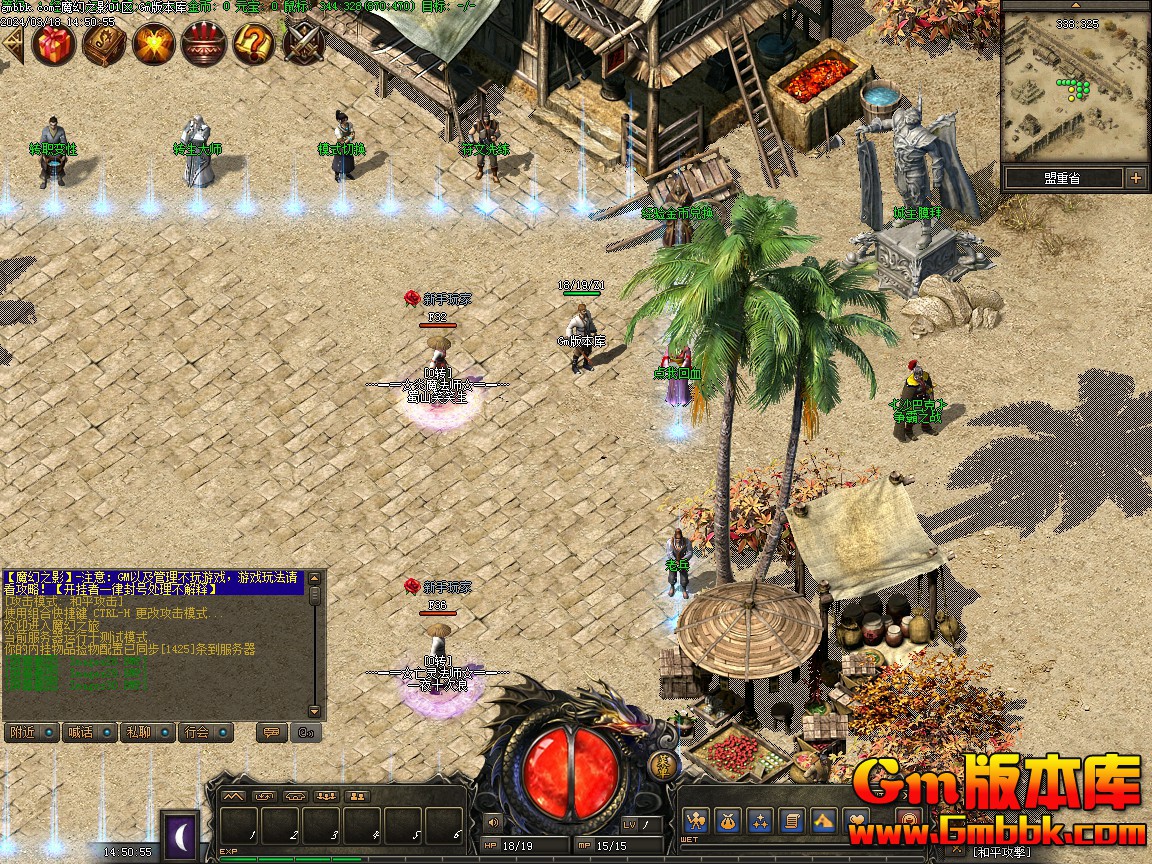Click the minimap
The image size is (1152, 864).
point(1075,90)
